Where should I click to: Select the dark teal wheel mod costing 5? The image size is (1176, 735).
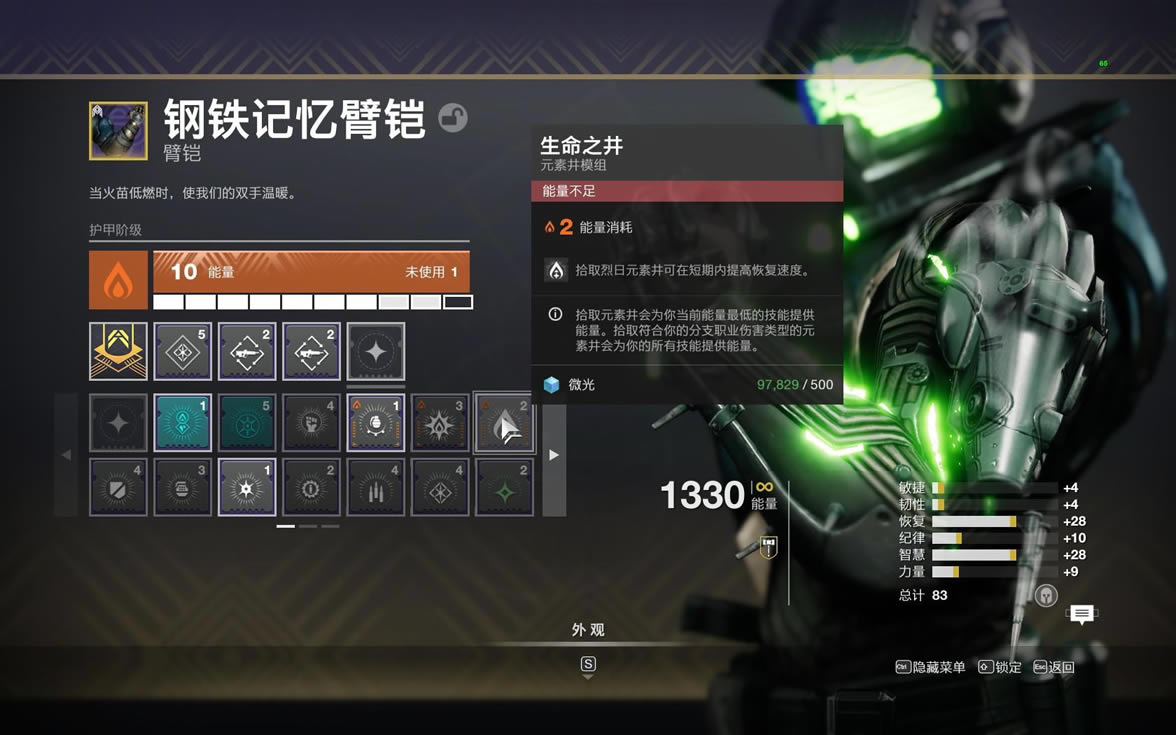click(247, 423)
